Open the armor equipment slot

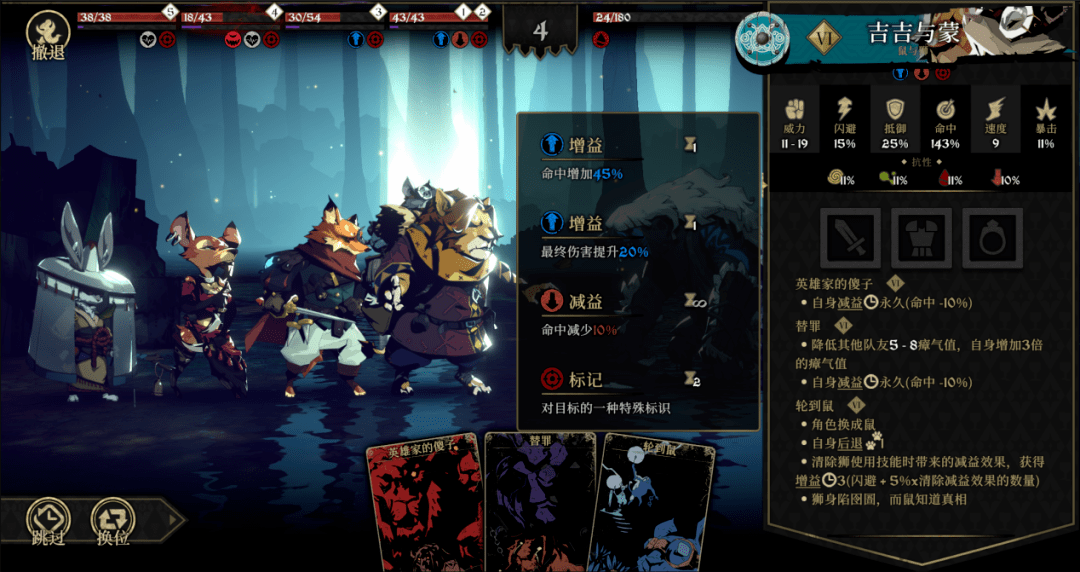coord(921,238)
